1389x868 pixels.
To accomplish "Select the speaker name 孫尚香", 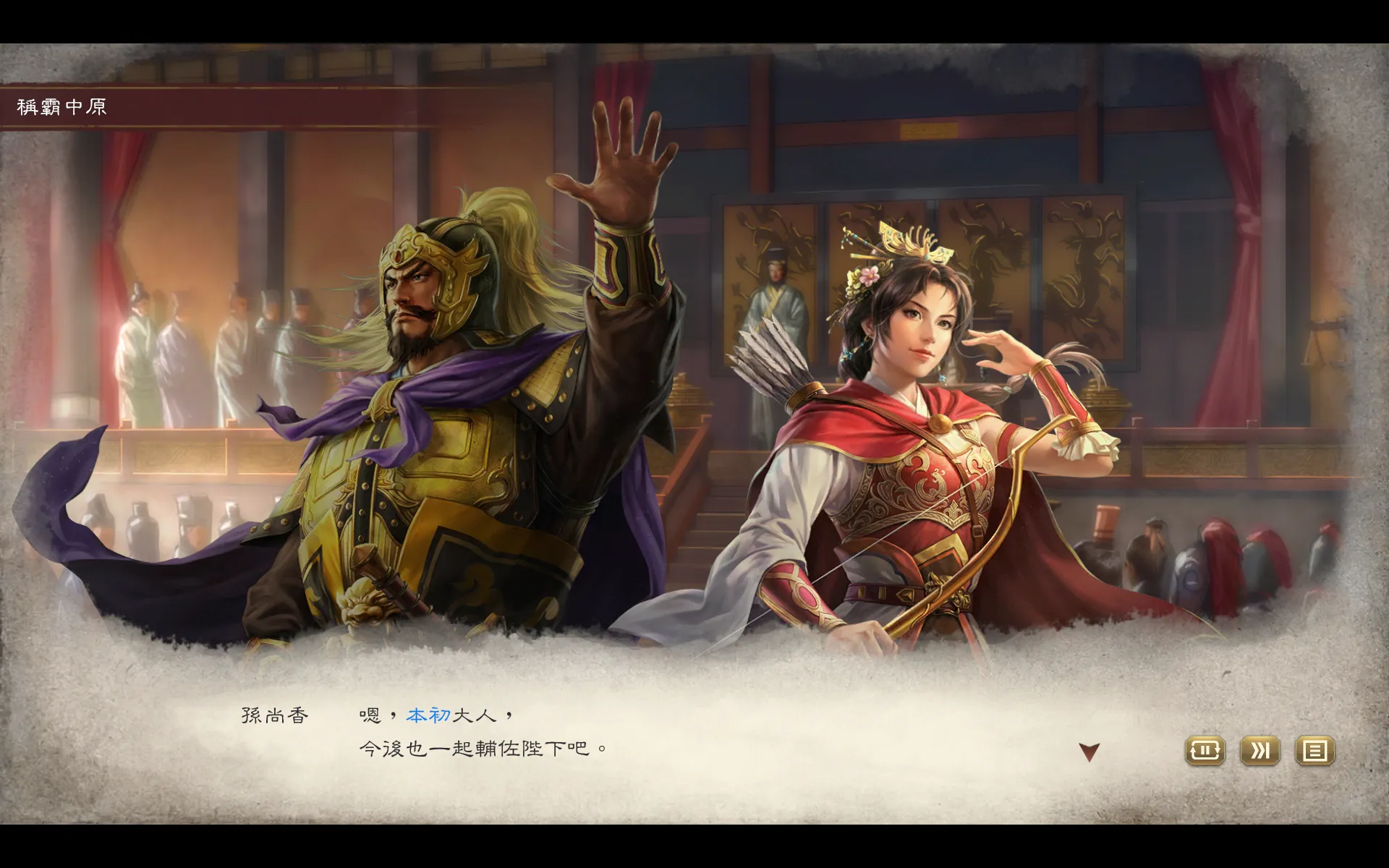I will [273, 715].
